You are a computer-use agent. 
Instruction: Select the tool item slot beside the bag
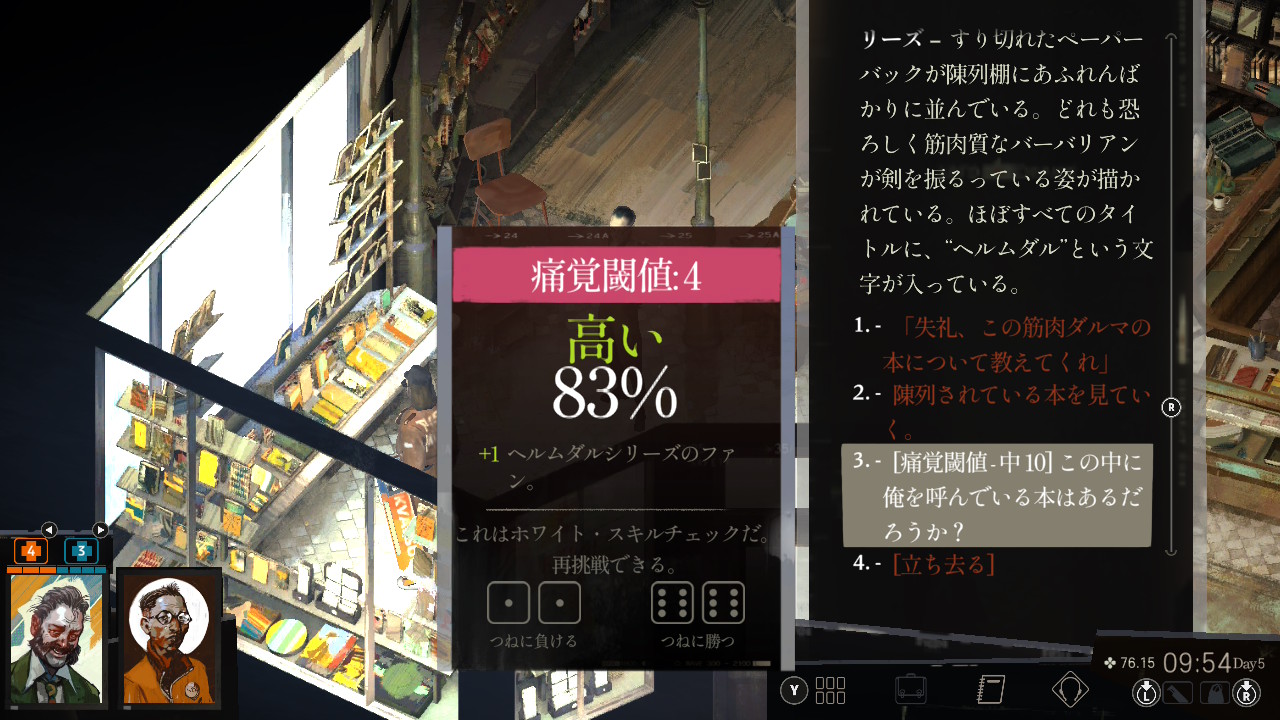click(1179, 692)
